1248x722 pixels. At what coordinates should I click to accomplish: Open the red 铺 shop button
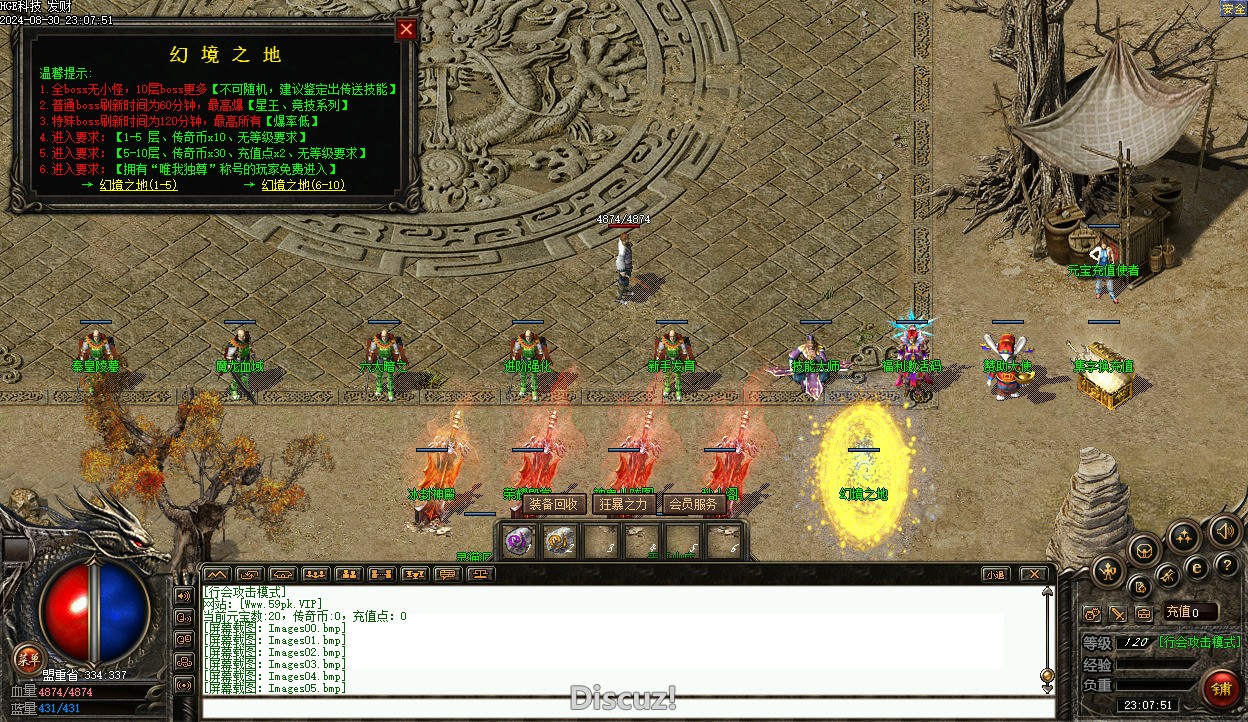pos(1220,688)
